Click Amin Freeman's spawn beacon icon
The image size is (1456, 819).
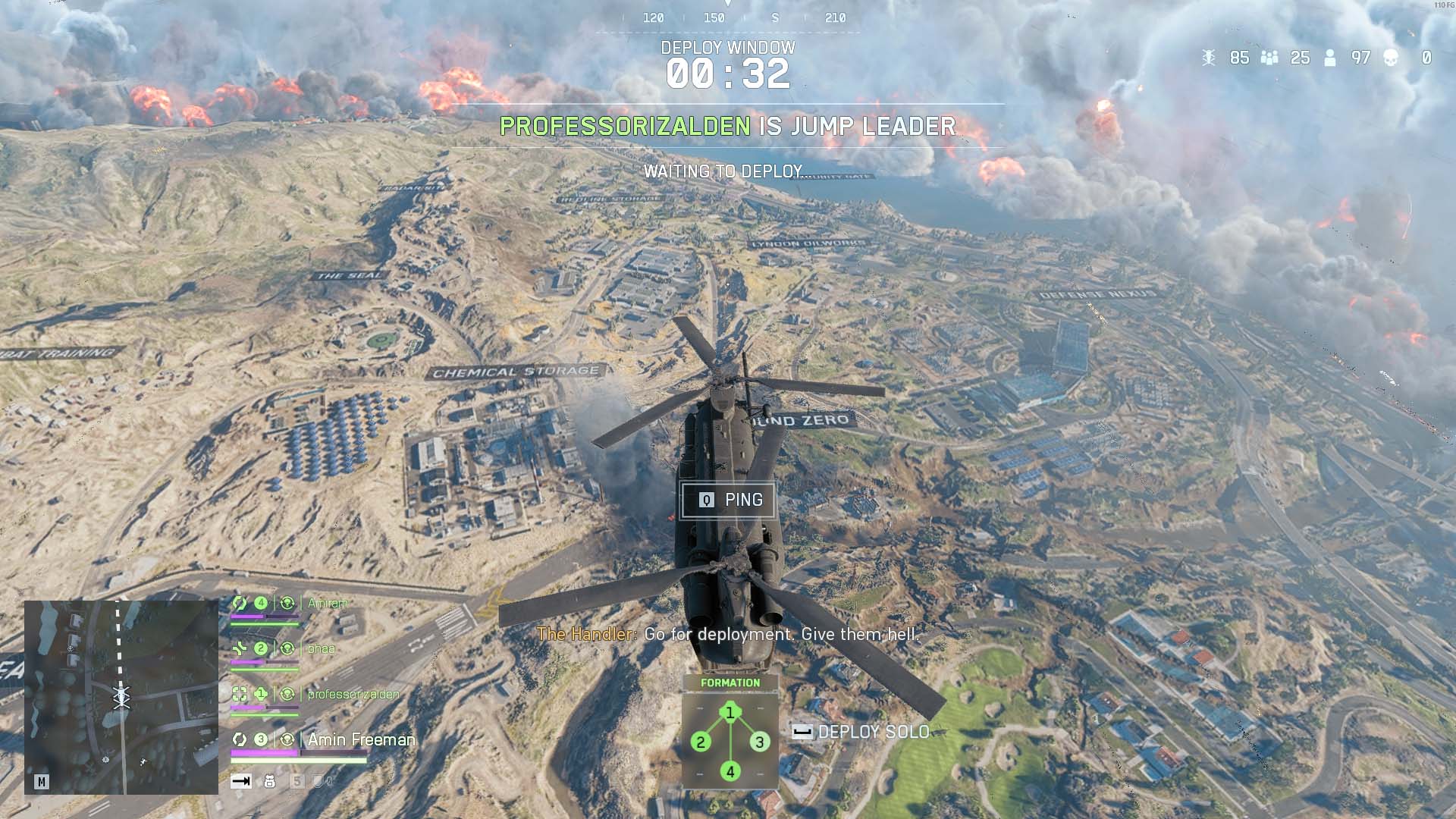click(287, 739)
